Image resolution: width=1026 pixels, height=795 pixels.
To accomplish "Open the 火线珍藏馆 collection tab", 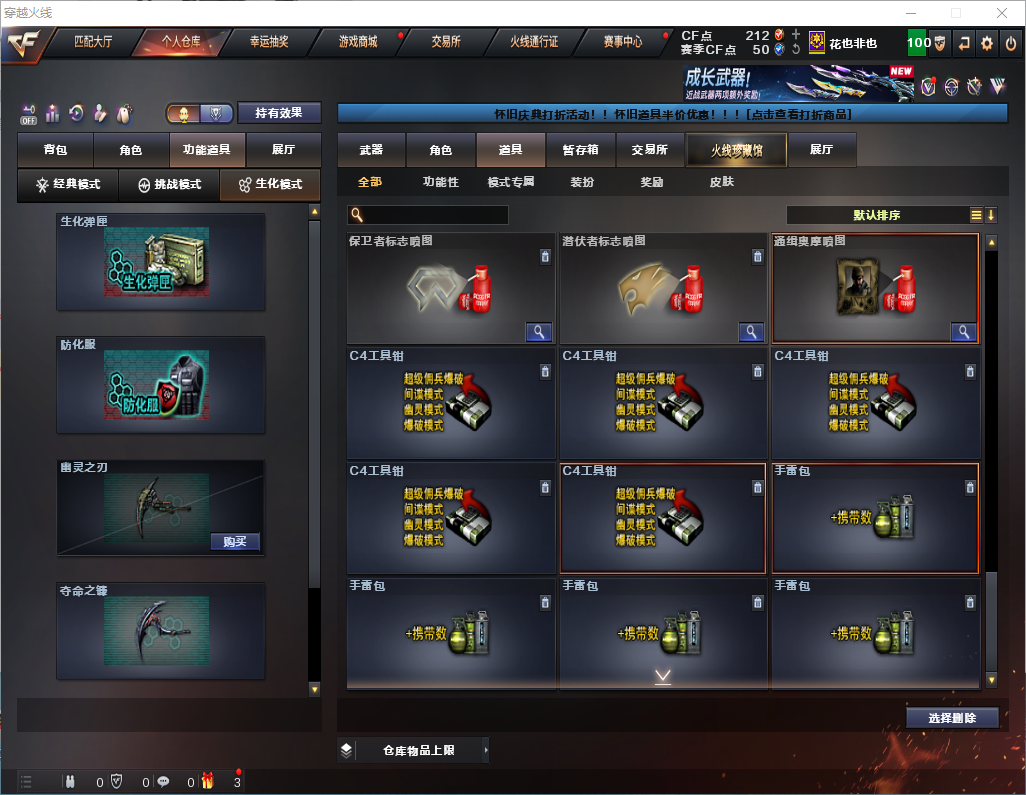I will pos(736,150).
